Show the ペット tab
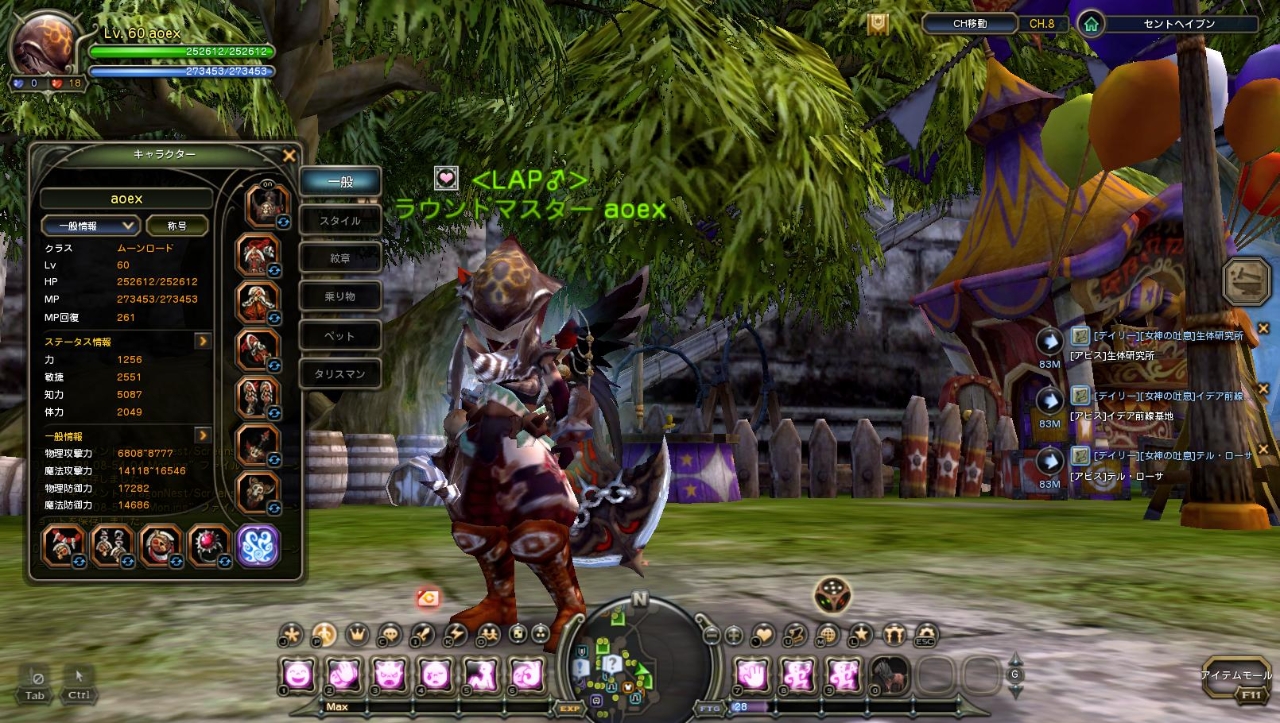The height and width of the screenshot is (723, 1280). tap(340, 335)
